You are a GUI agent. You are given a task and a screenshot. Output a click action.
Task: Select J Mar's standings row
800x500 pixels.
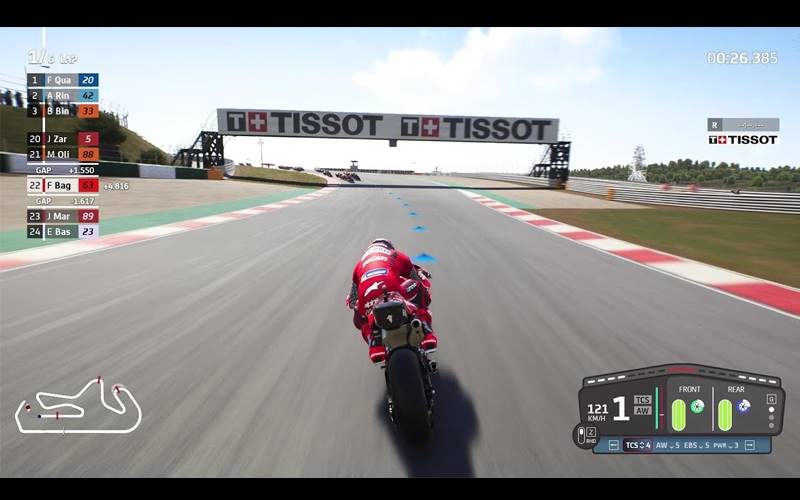[62, 216]
